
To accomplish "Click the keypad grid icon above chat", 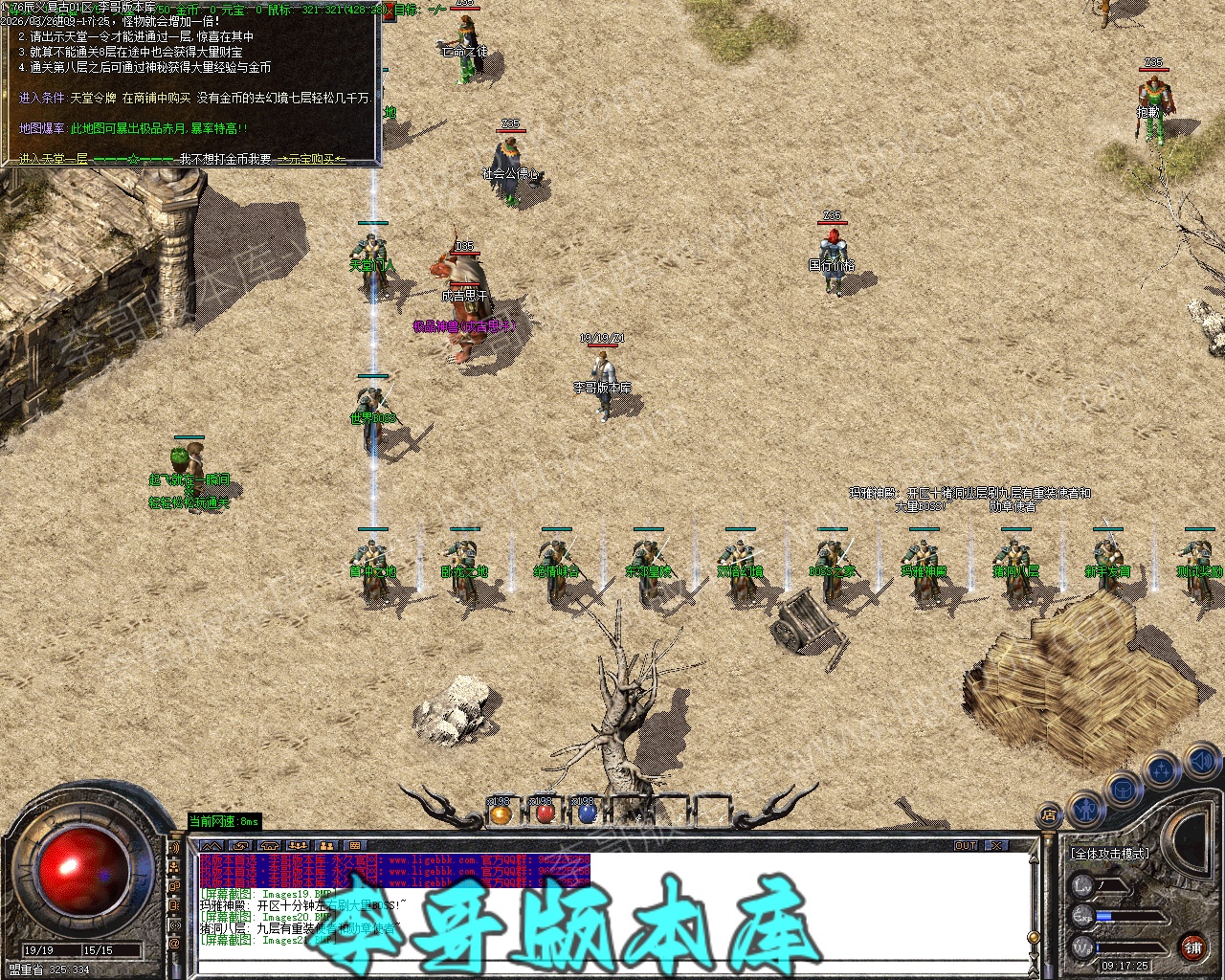I will pyautogui.click(x=355, y=846).
